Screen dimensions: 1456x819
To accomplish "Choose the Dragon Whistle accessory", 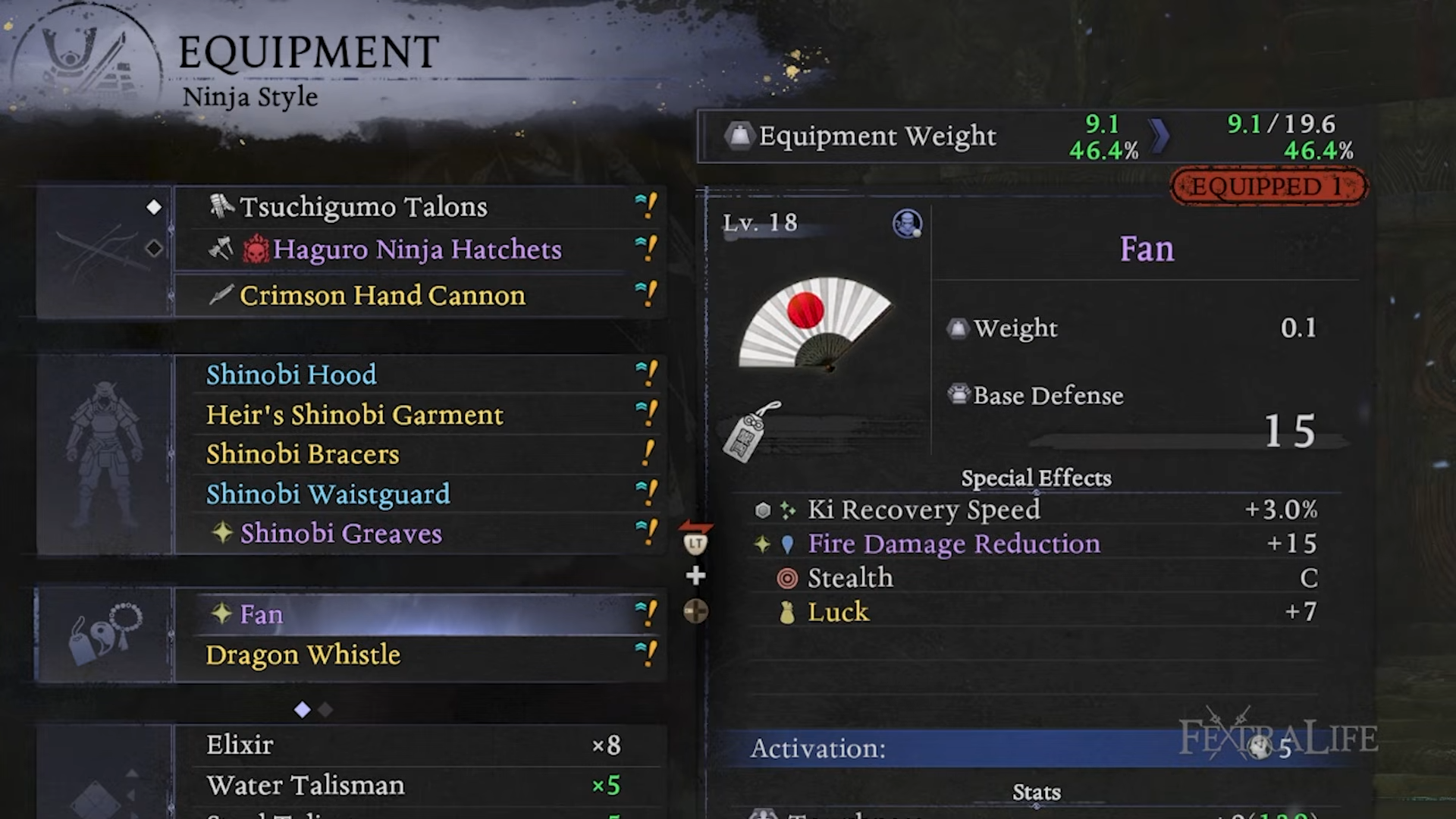I will (x=417, y=654).
